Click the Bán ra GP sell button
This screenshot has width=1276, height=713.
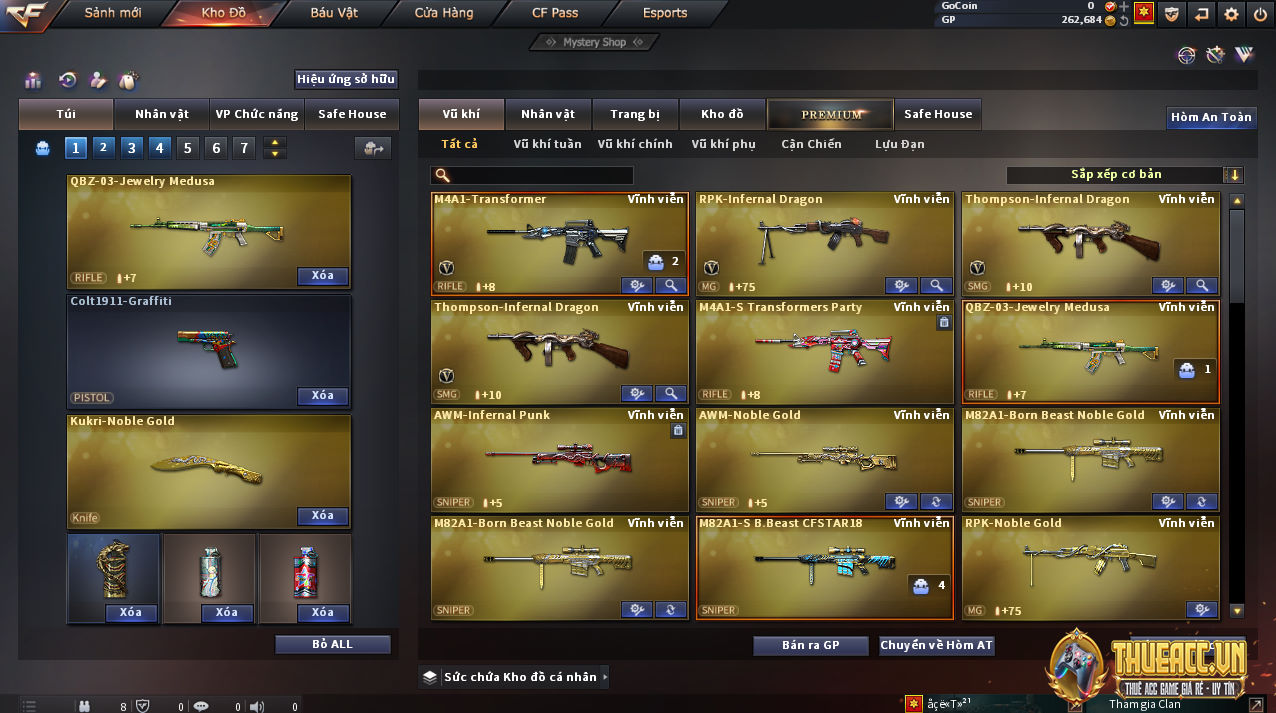[x=811, y=645]
